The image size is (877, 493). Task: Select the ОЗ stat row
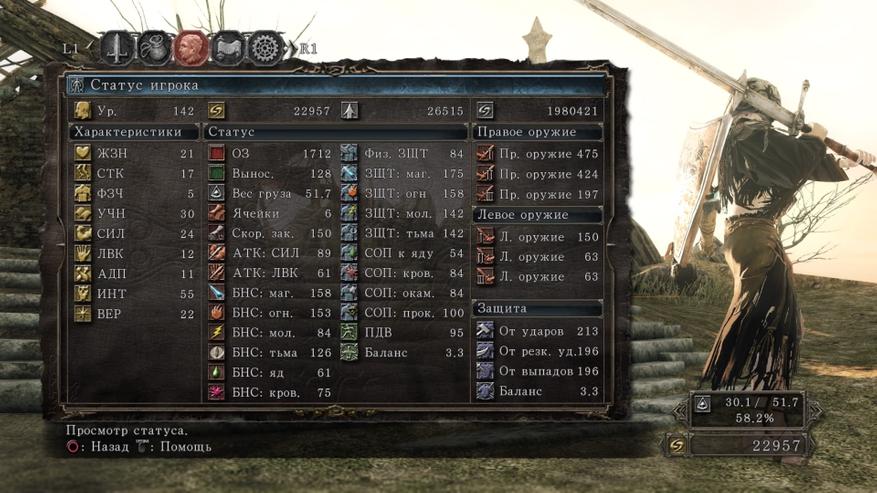pos(270,153)
